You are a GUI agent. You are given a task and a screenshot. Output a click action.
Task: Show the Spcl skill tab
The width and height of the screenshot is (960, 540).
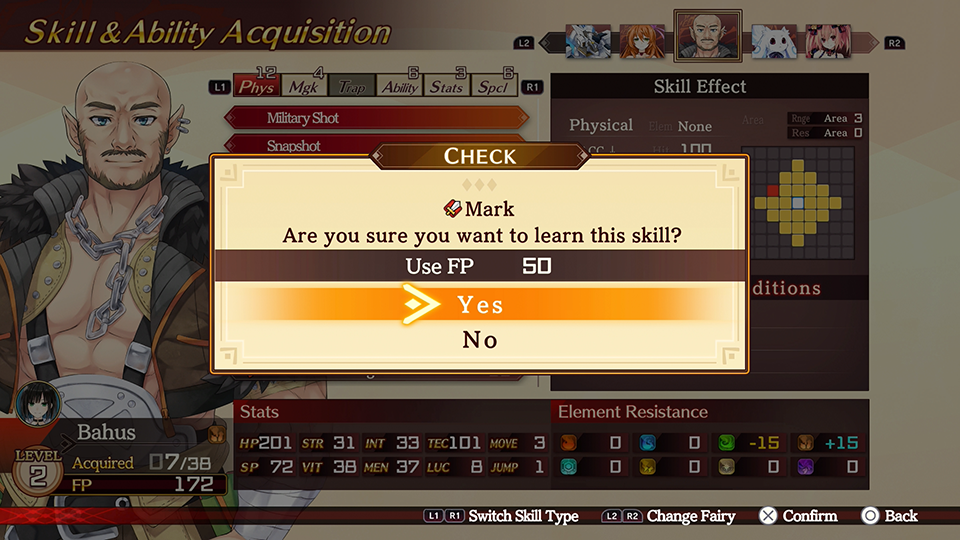pyautogui.click(x=493, y=87)
